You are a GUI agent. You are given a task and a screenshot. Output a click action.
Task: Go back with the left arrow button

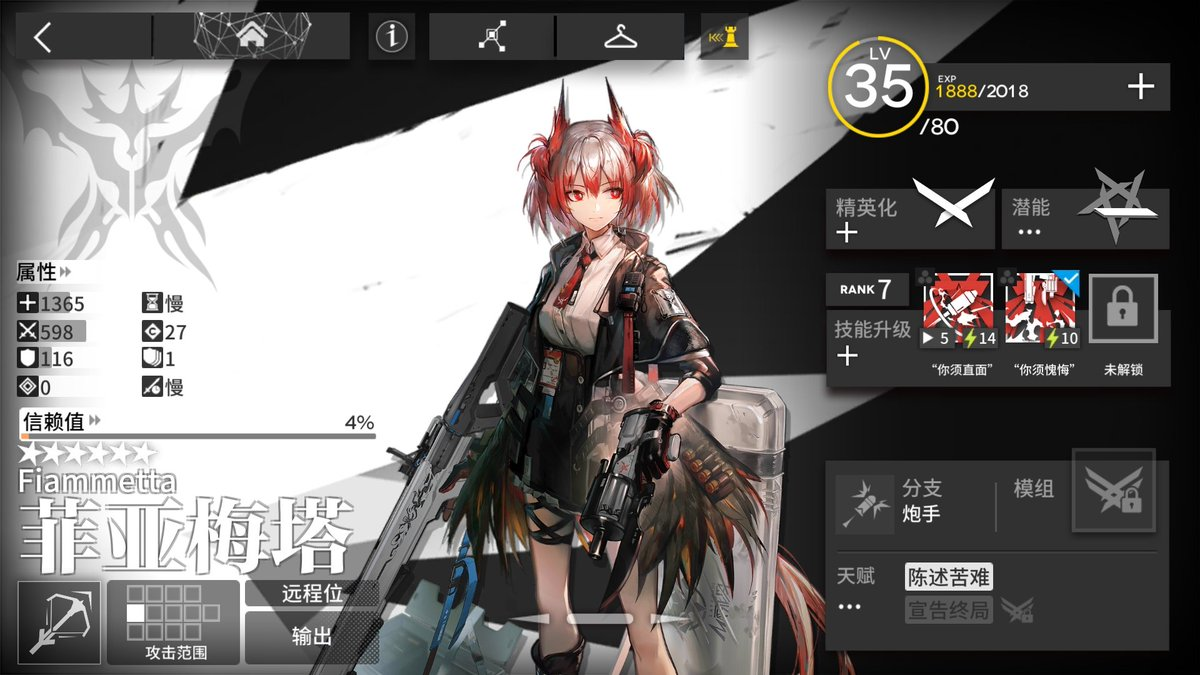[42, 38]
